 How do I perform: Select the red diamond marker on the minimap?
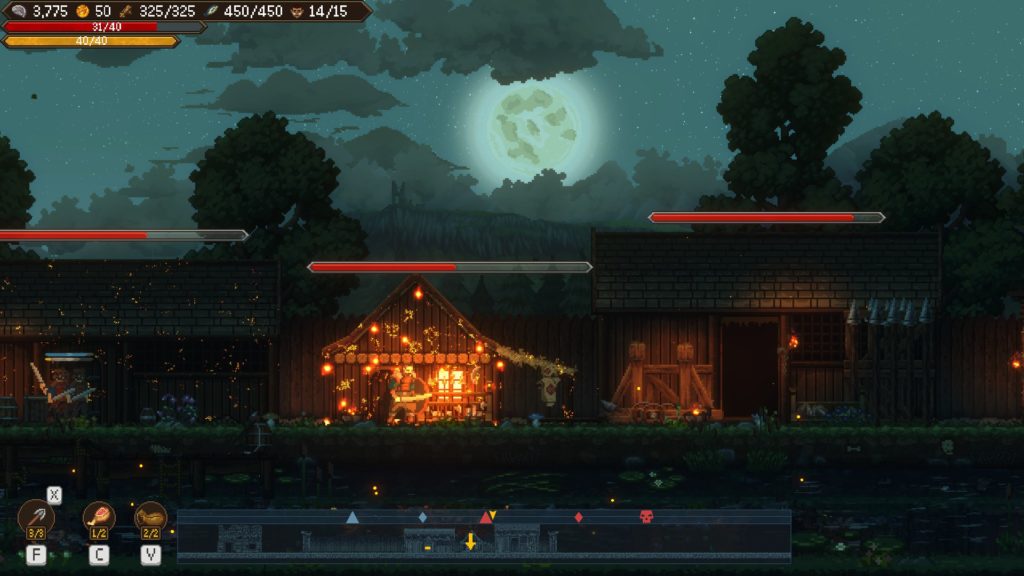(x=578, y=517)
